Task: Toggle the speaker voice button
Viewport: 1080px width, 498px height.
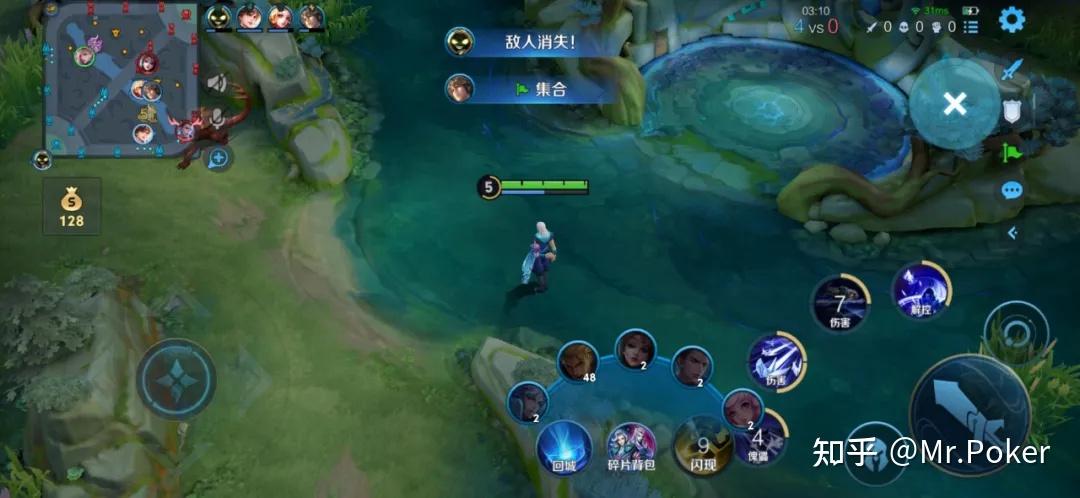Action: click(x=216, y=84)
